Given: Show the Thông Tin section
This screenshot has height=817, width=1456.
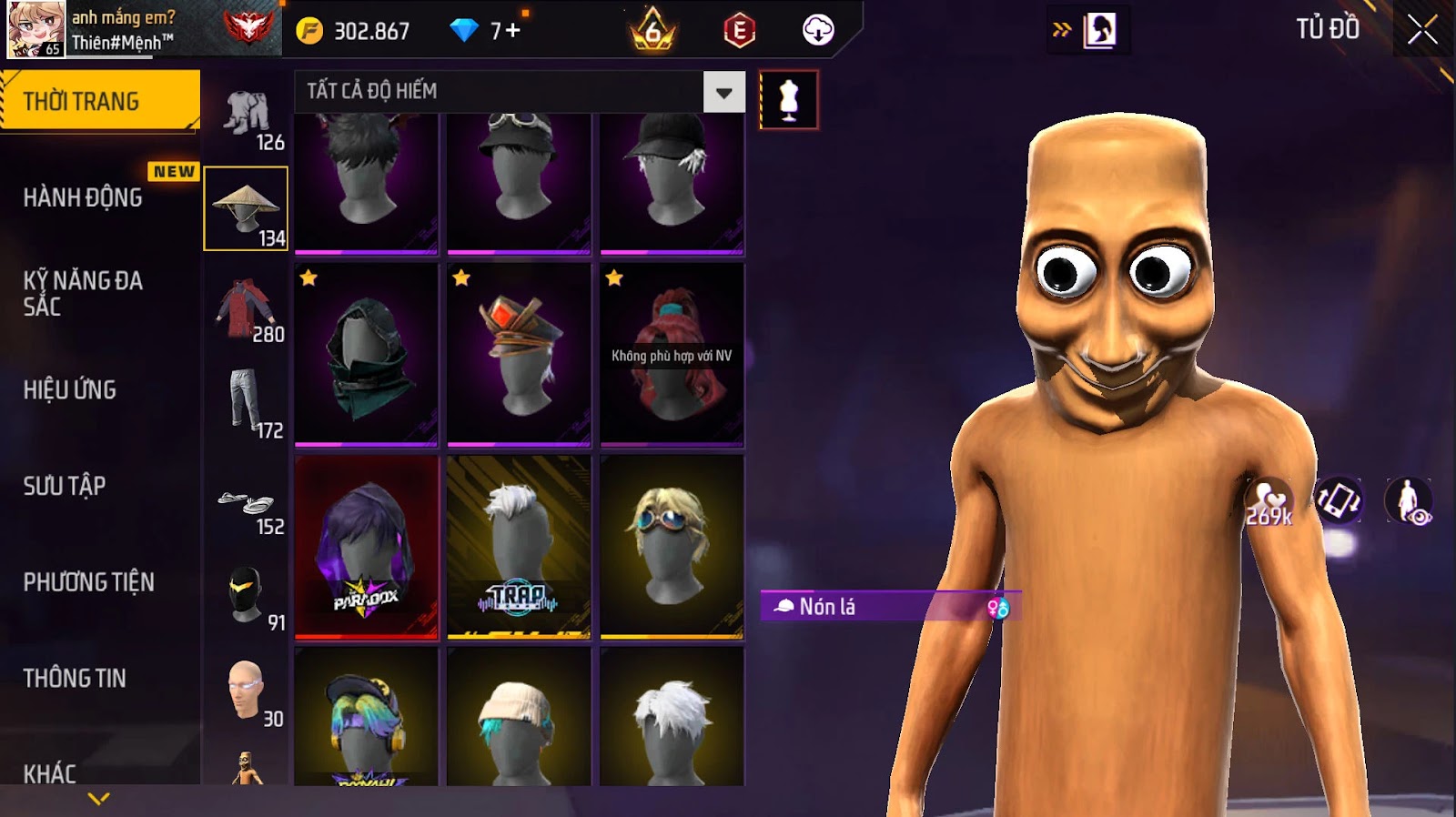Looking at the screenshot, I should pos(75,678).
